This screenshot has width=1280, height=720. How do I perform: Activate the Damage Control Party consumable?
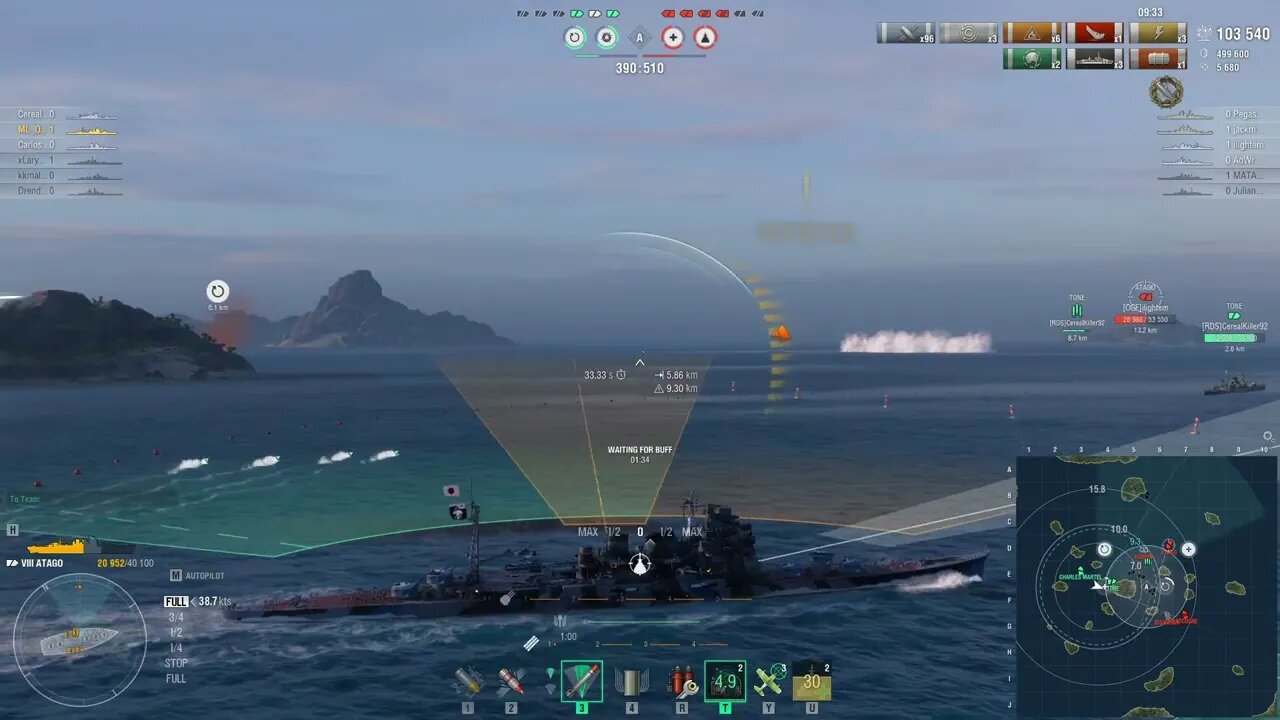point(682,681)
